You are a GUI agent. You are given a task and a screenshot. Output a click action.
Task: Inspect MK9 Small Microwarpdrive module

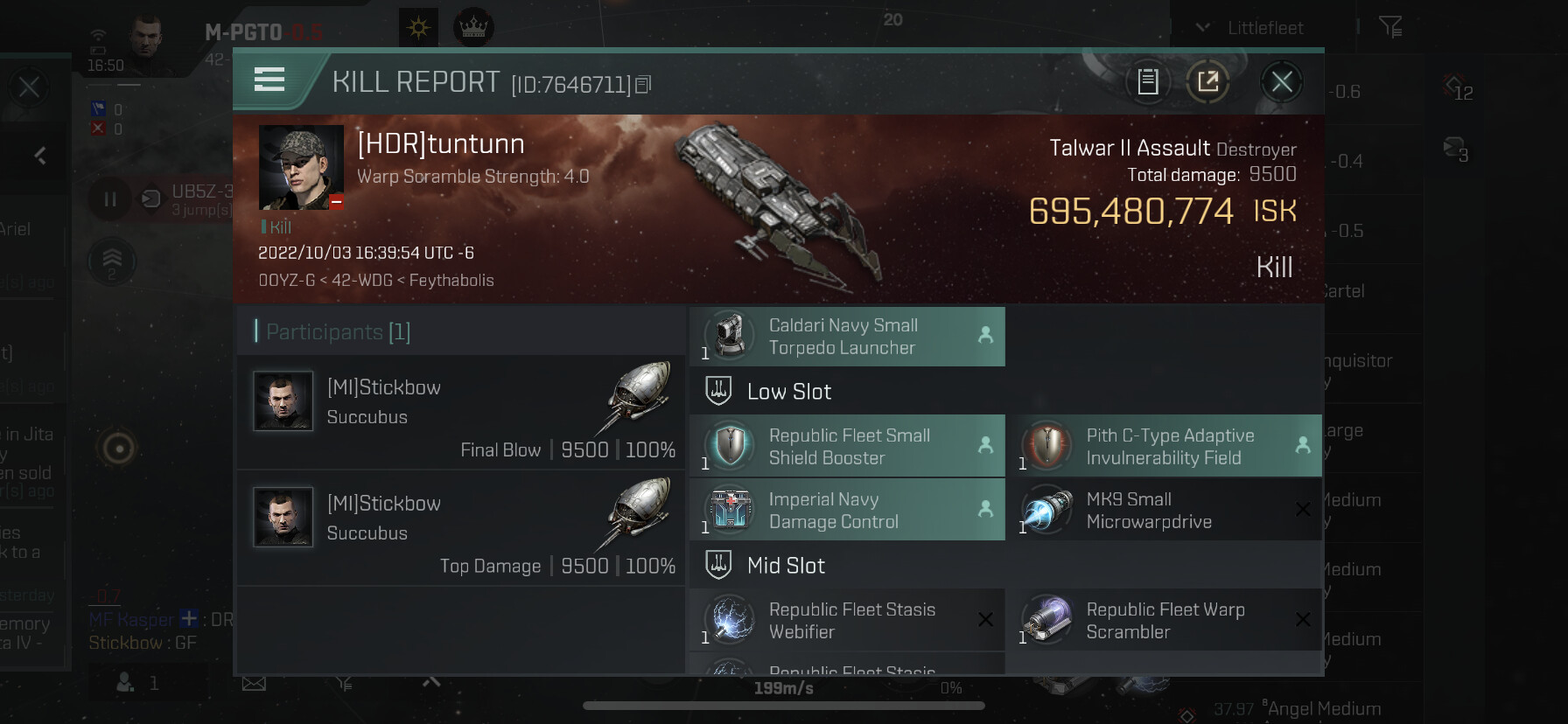tap(1164, 511)
